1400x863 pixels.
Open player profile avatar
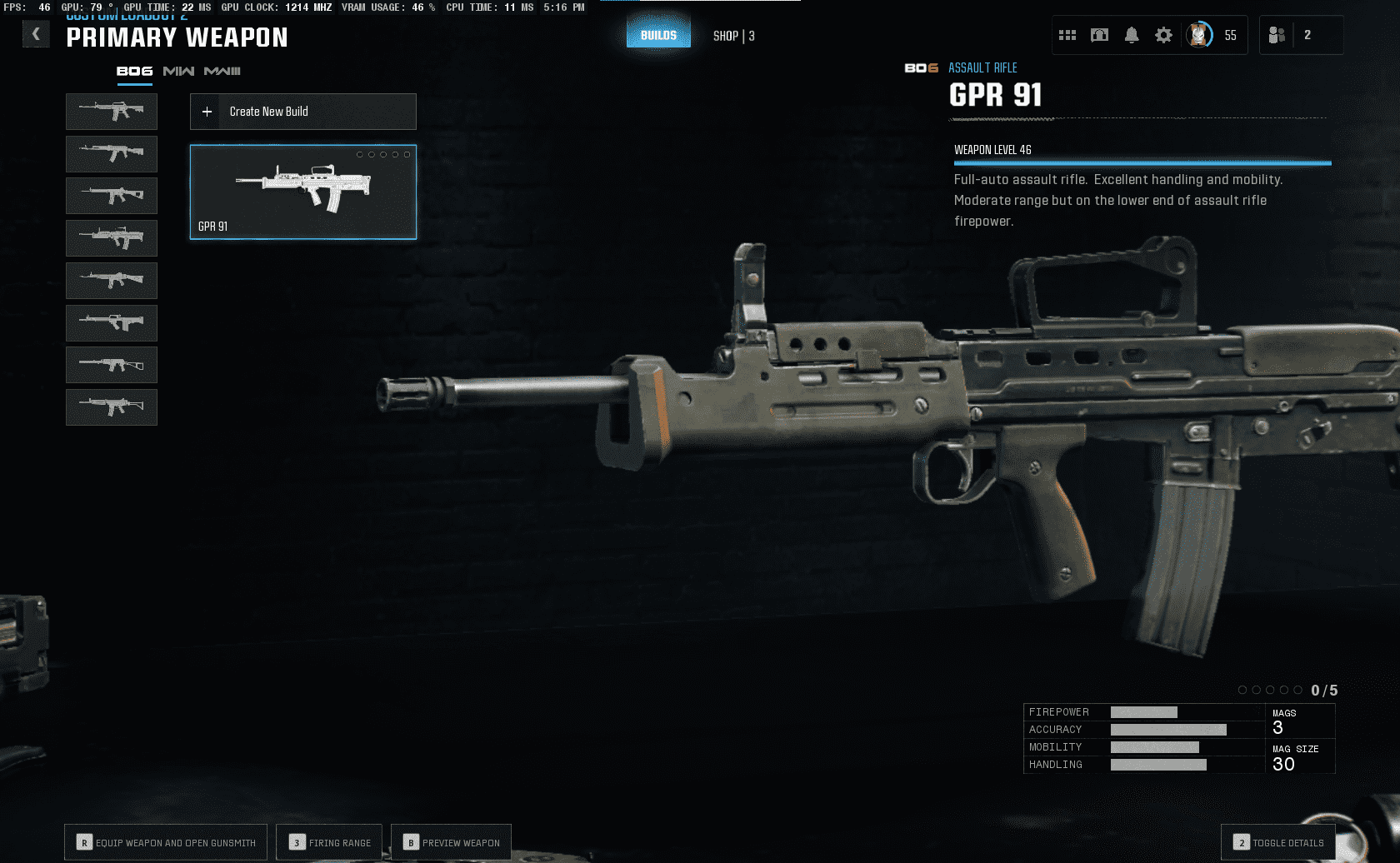tap(1199, 35)
